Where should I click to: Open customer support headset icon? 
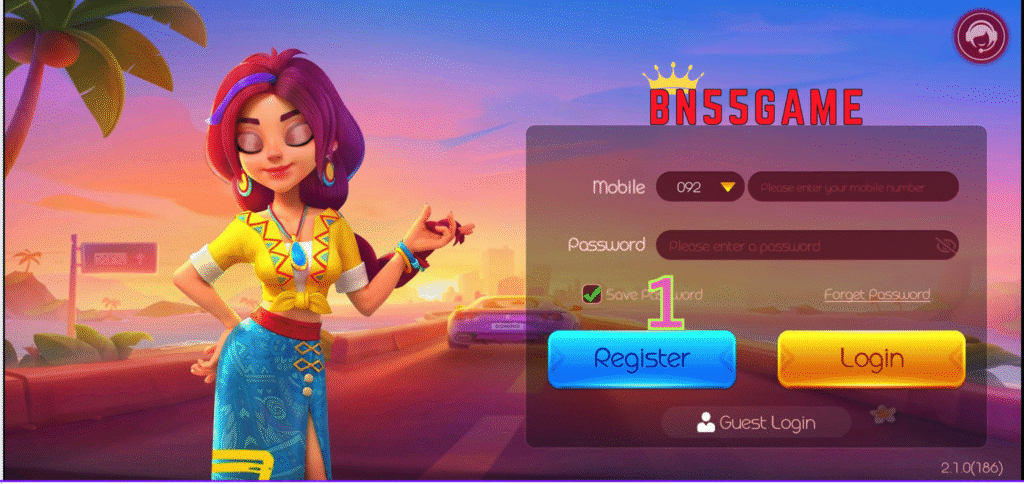coord(981,37)
